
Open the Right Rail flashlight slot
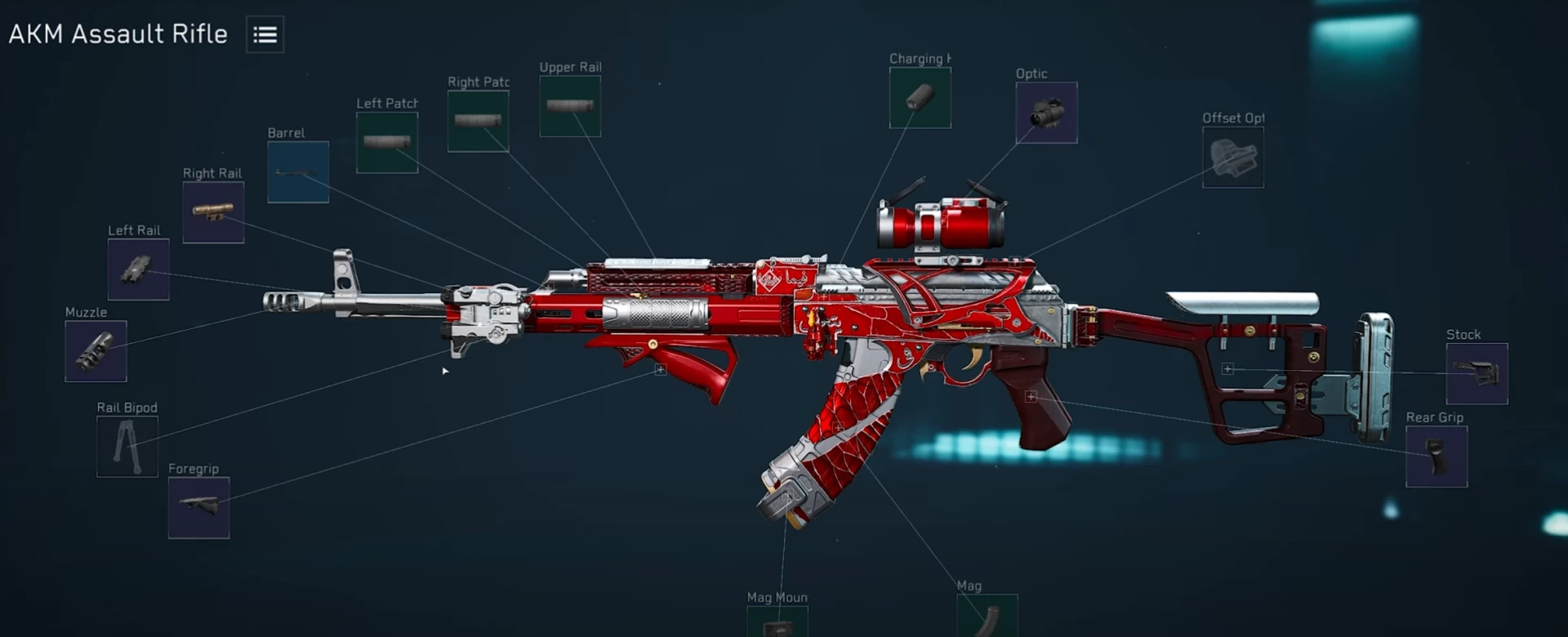(x=213, y=212)
